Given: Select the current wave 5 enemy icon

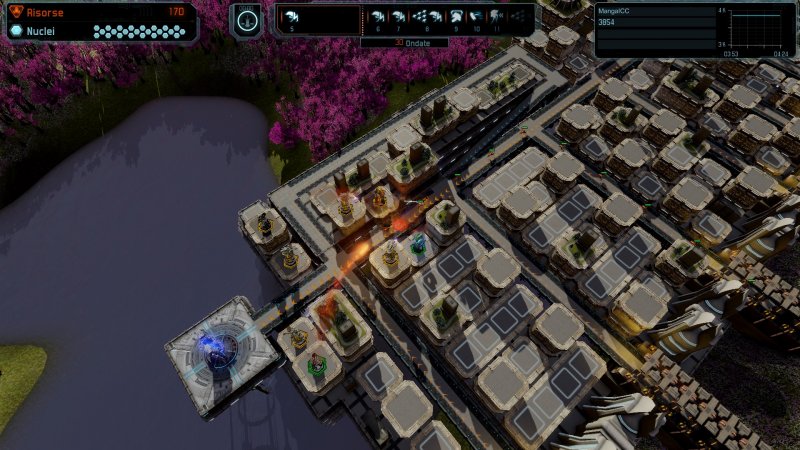Looking at the screenshot, I should (293, 17).
